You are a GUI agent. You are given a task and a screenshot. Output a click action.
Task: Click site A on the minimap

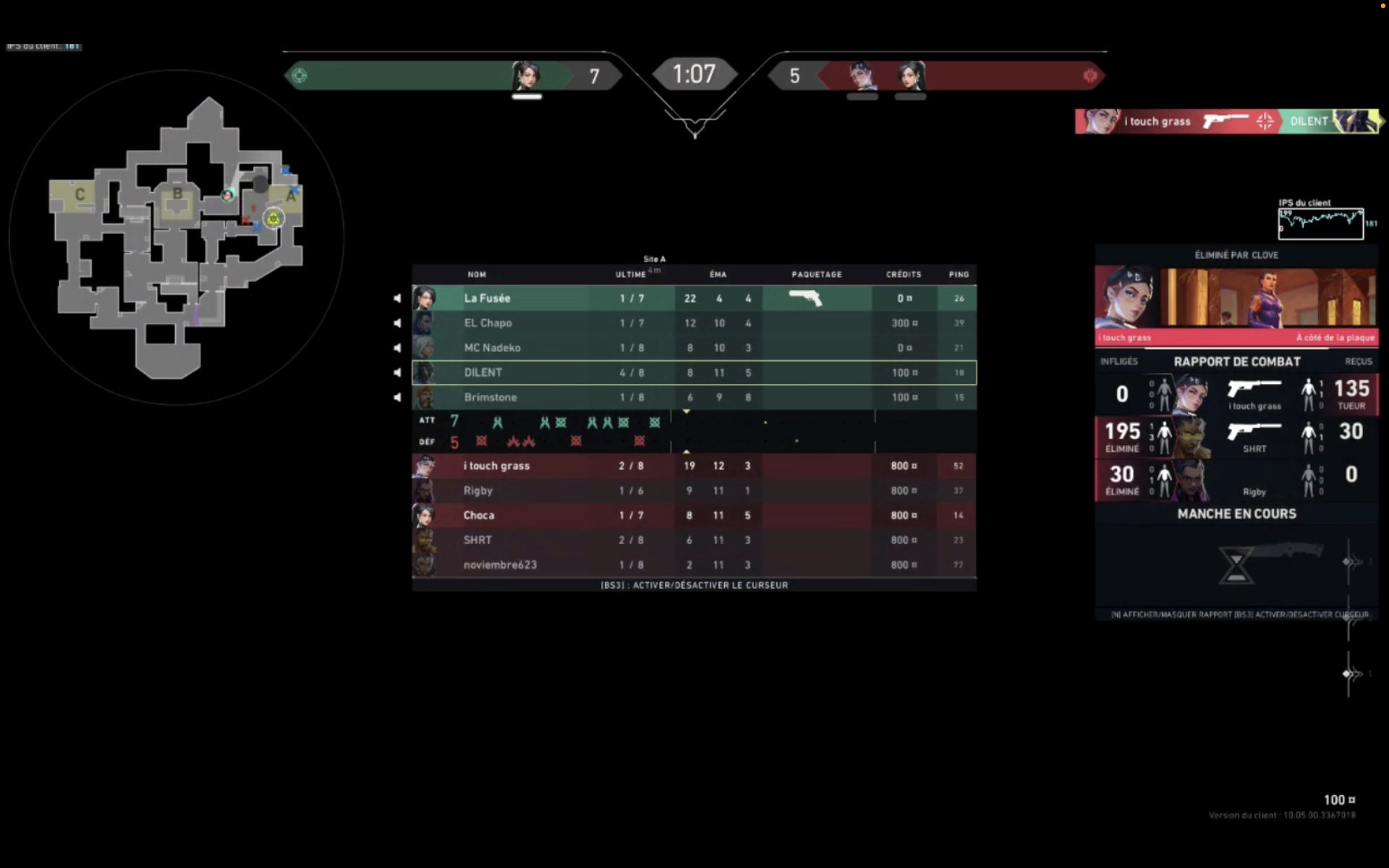292,195
